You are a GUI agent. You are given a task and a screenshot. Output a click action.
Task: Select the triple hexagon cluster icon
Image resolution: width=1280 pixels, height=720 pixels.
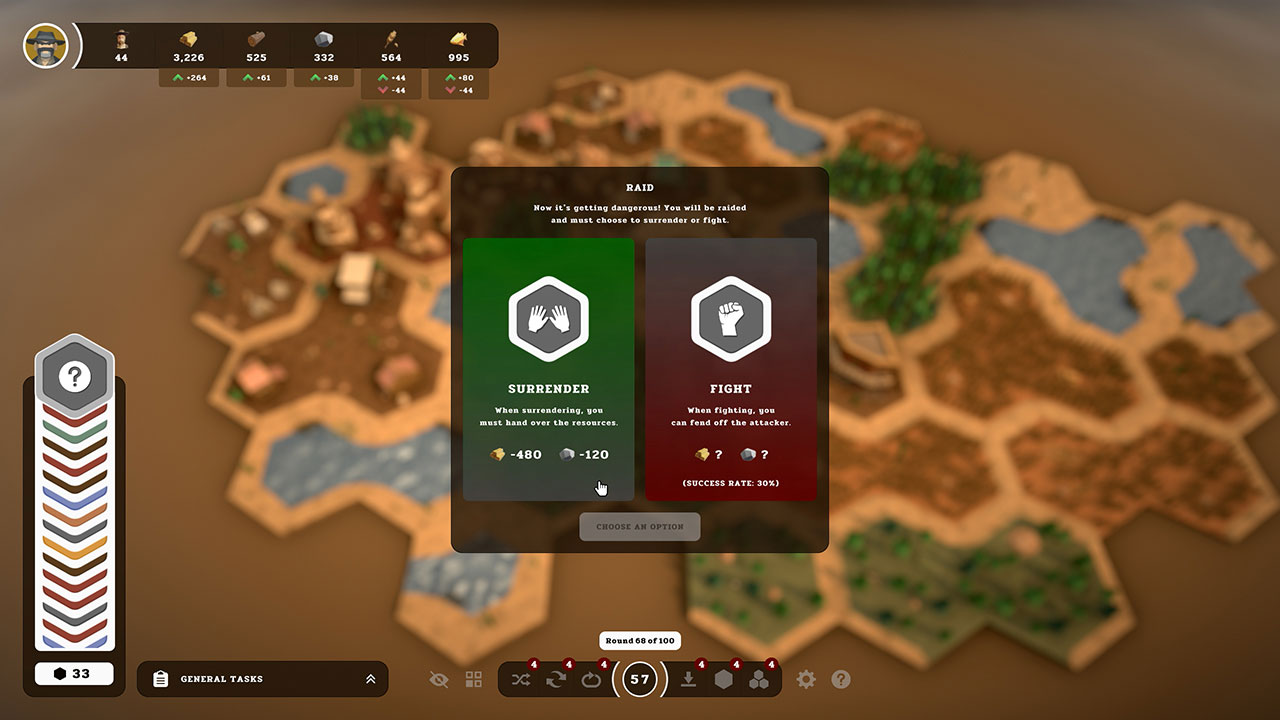[760, 679]
